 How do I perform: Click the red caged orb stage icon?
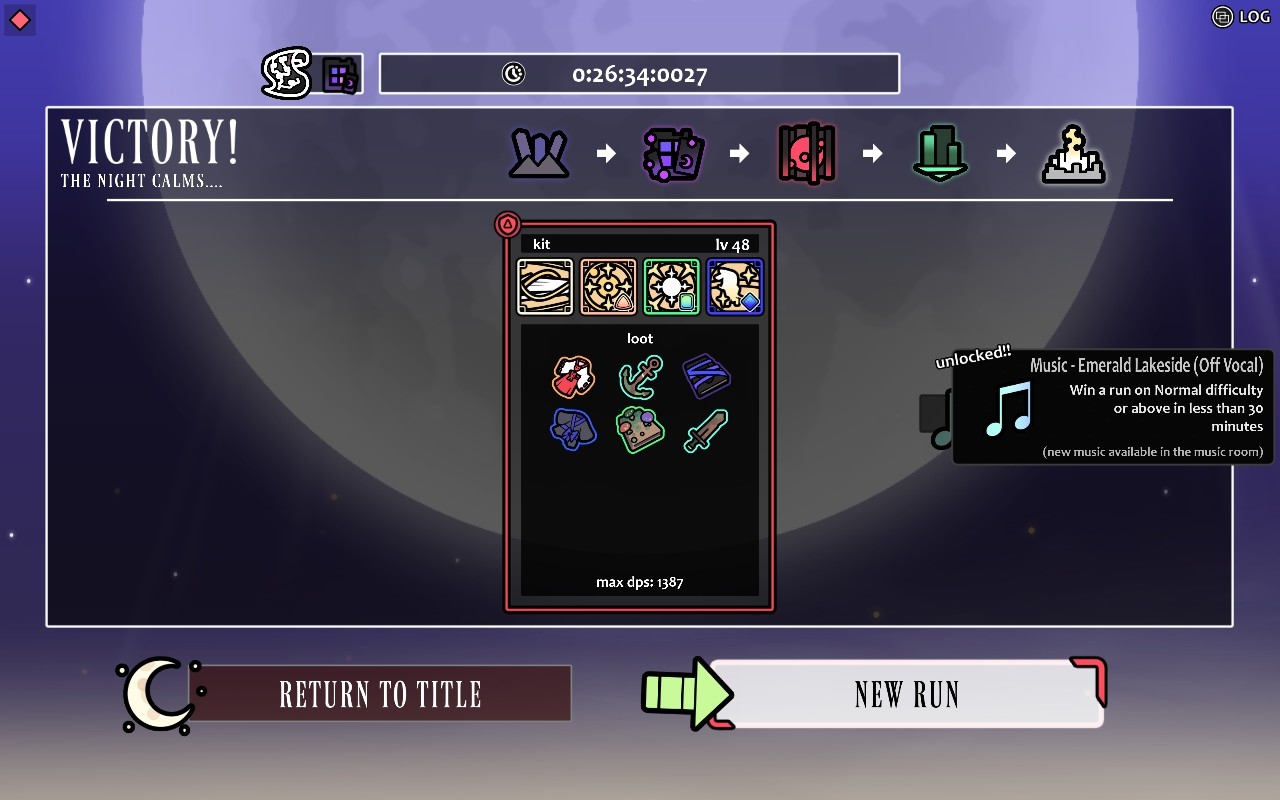tap(806, 154)
